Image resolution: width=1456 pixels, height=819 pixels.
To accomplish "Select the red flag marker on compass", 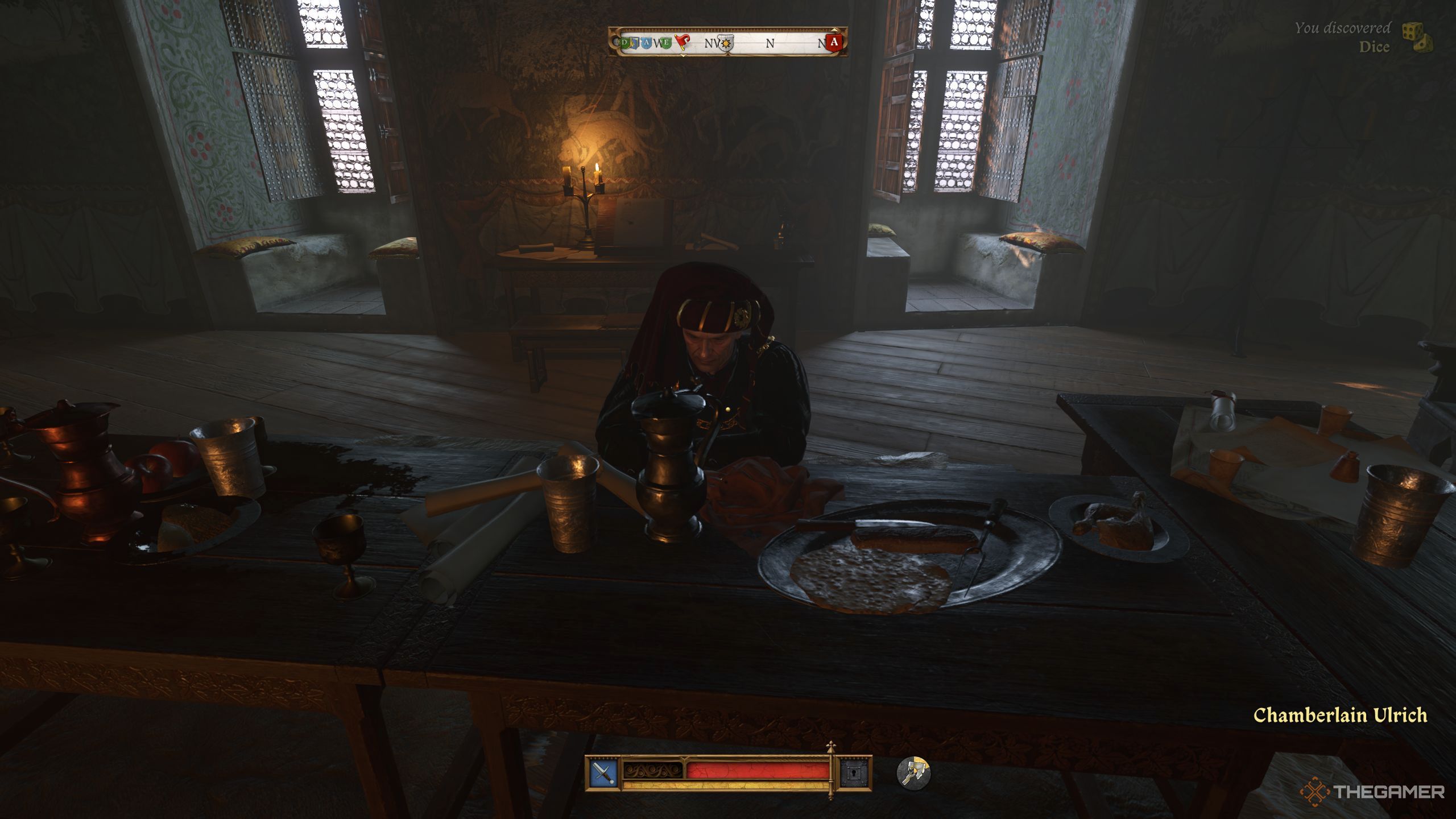I will [x=682, y=42].
